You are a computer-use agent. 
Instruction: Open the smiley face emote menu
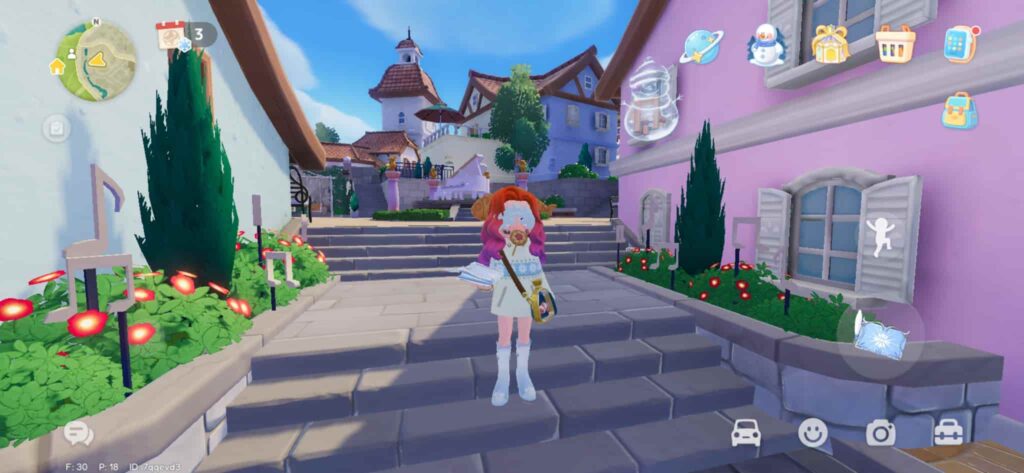(813, 432)
